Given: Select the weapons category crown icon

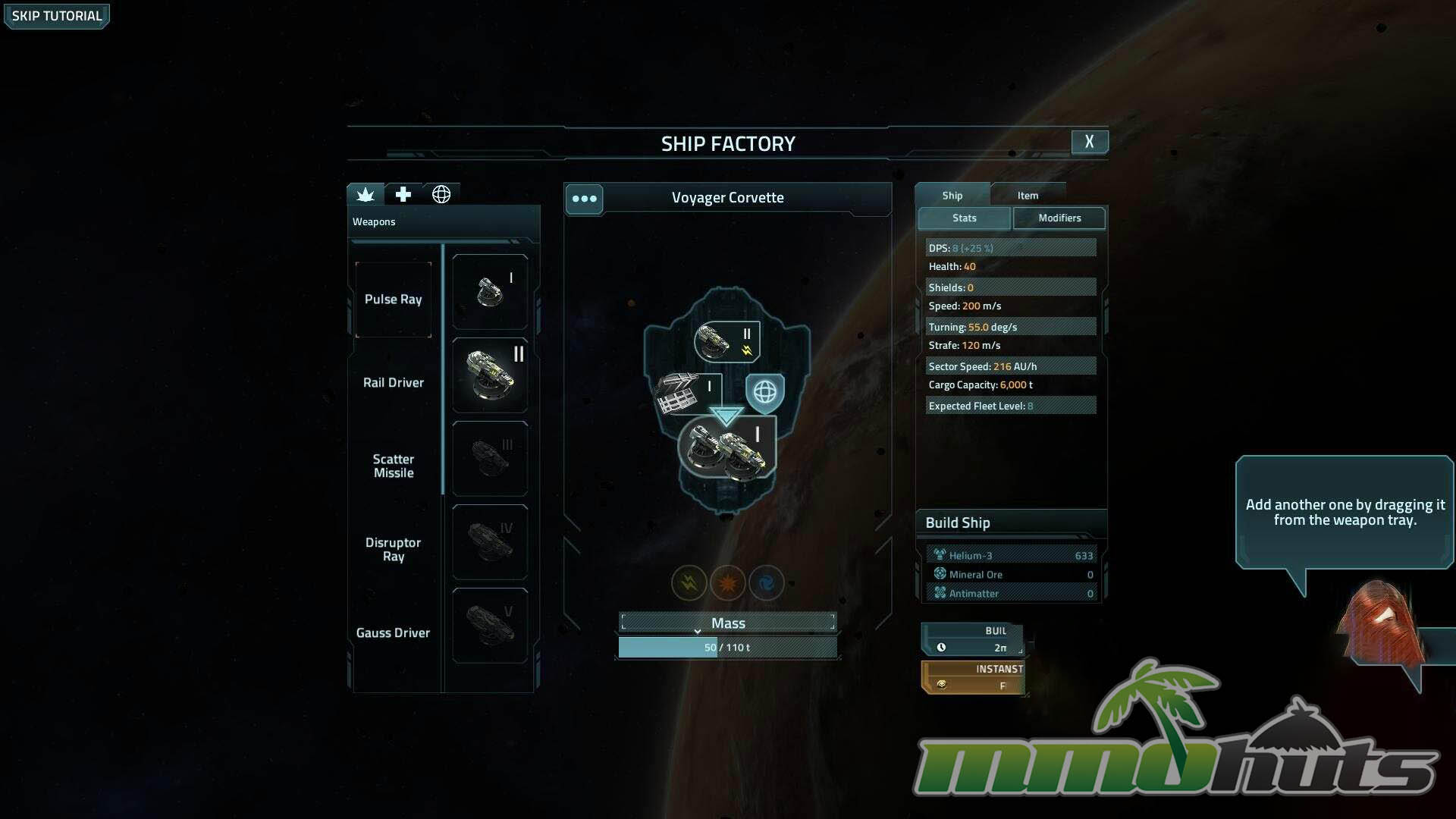Looking at the screenshot, I should [x=366, y=195].
